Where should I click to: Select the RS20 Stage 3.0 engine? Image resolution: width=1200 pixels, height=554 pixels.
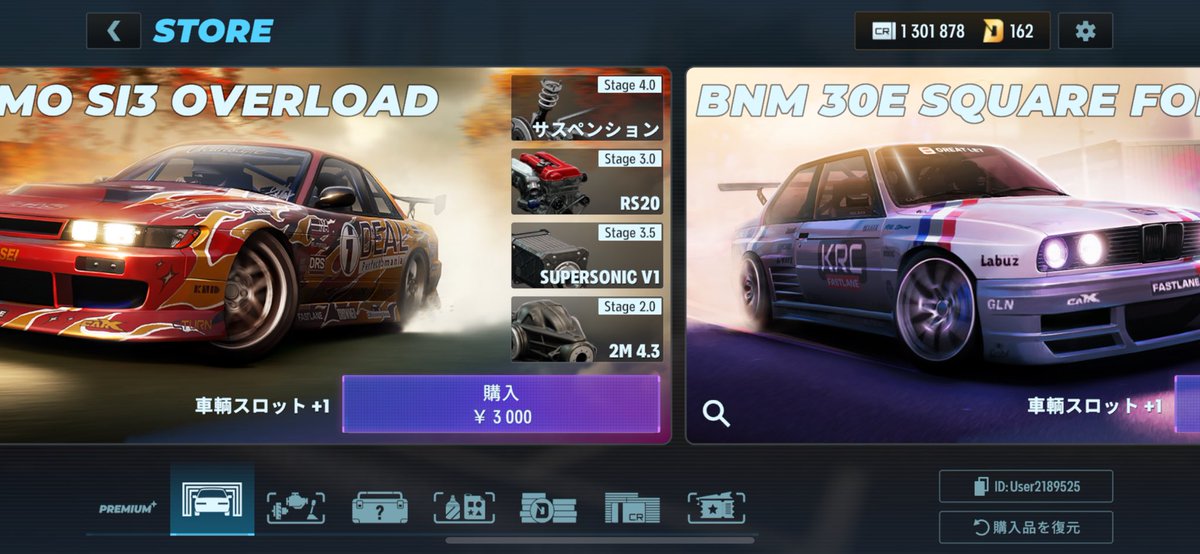[586, 181]
